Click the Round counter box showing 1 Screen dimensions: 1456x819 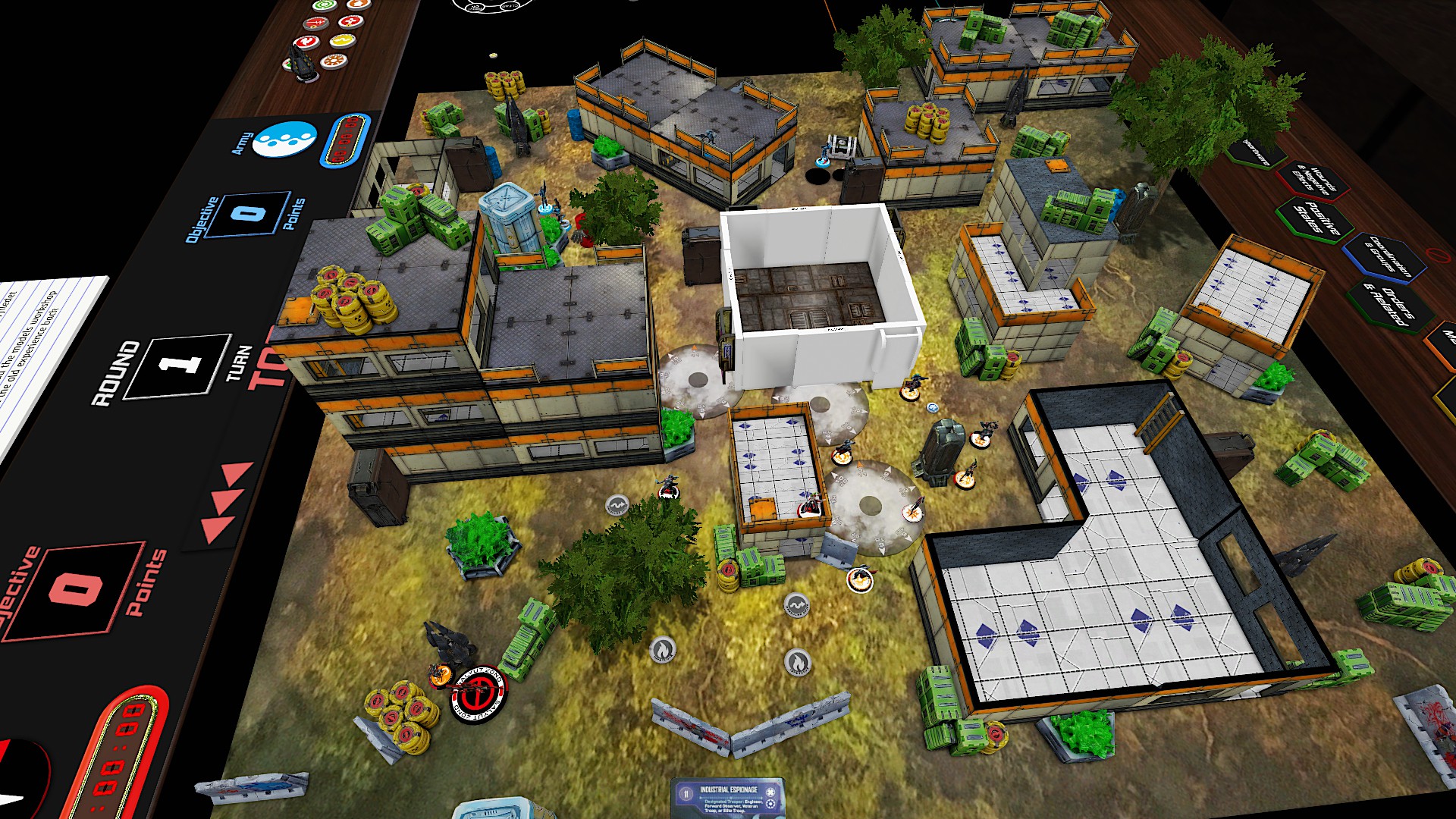point(177,365)
